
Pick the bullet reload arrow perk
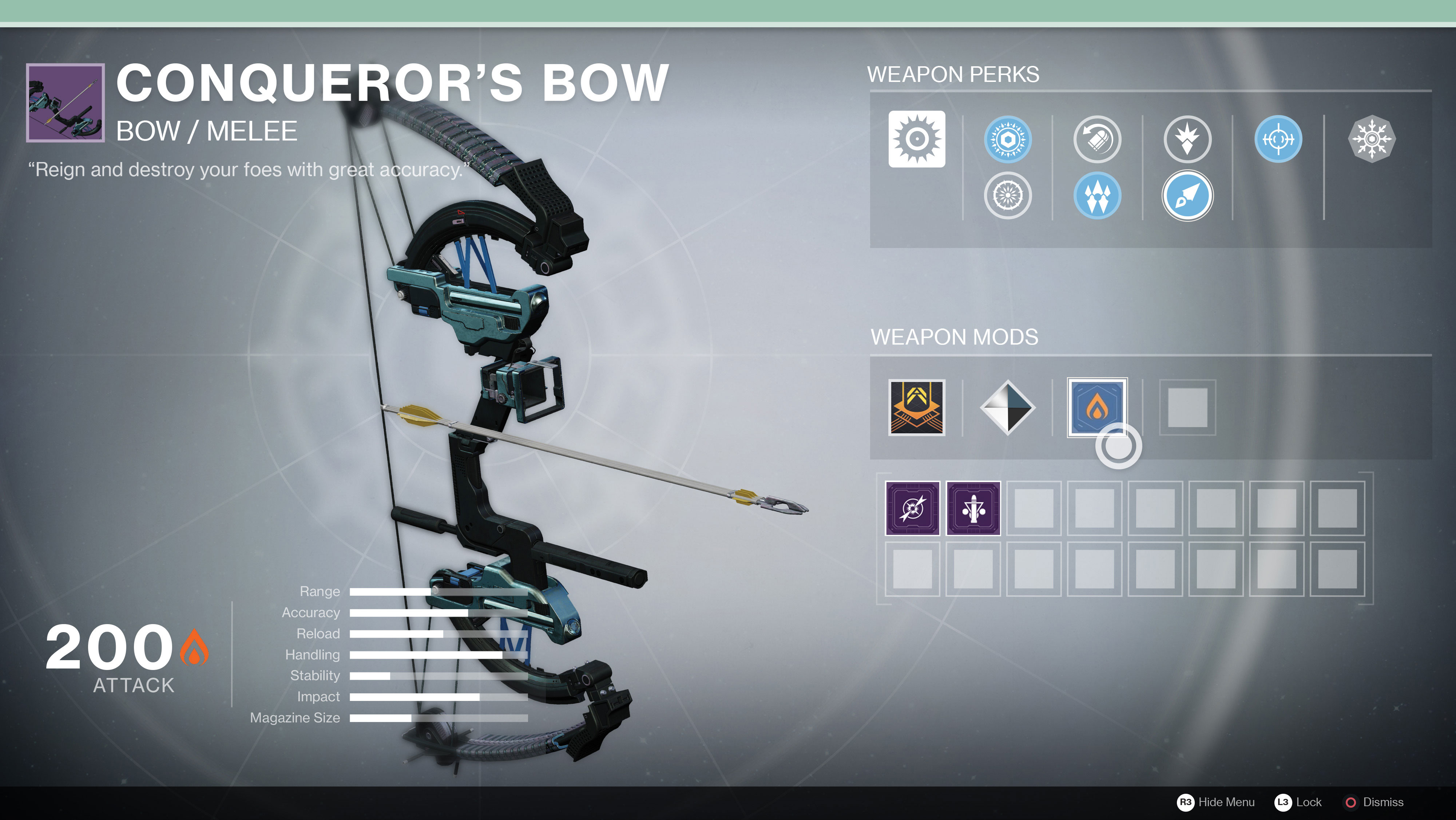click(1097, 139)
